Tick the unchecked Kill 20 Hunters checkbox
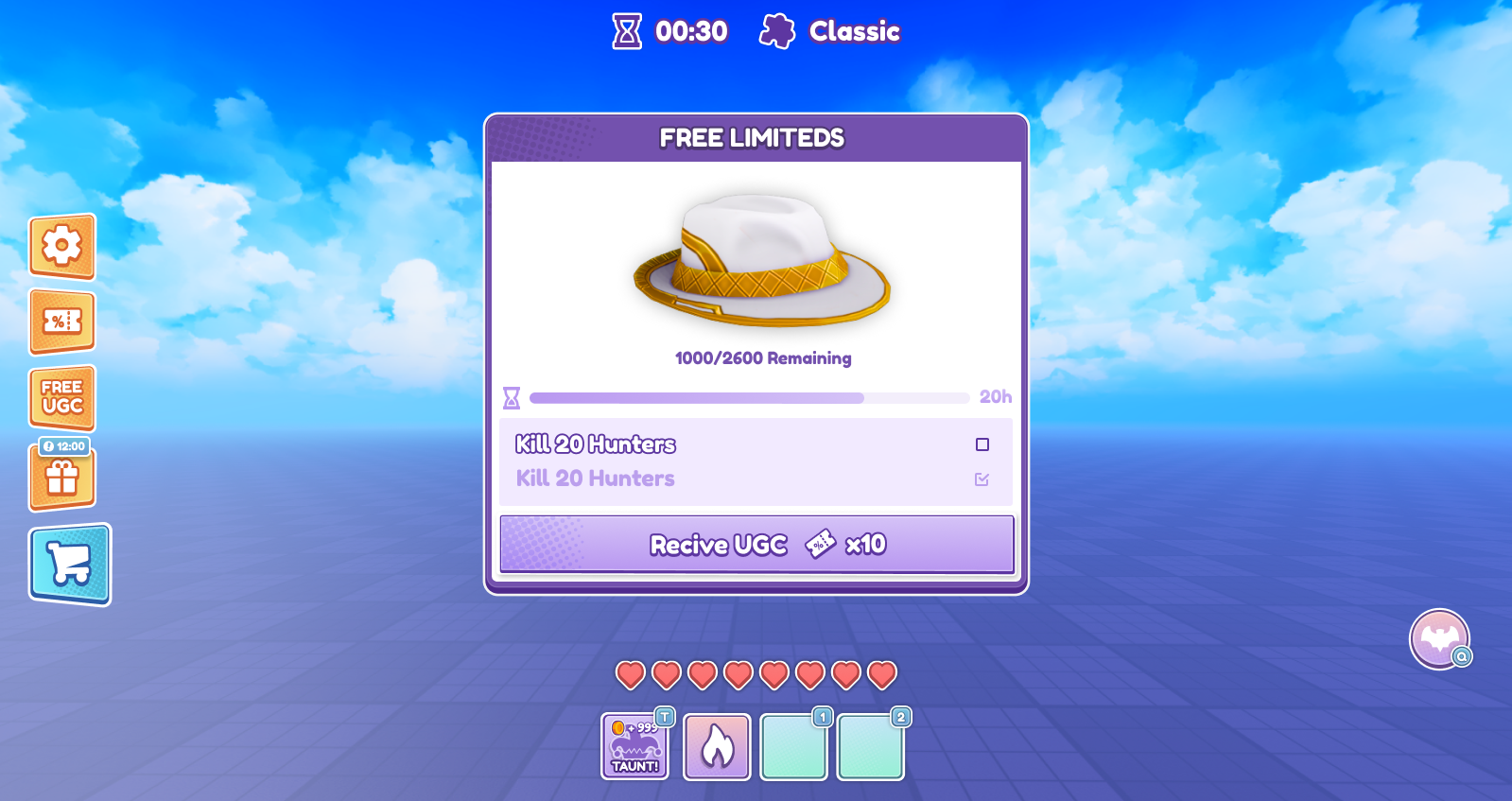The height and width of the screenshot is (801, 1512). (982, 444)
